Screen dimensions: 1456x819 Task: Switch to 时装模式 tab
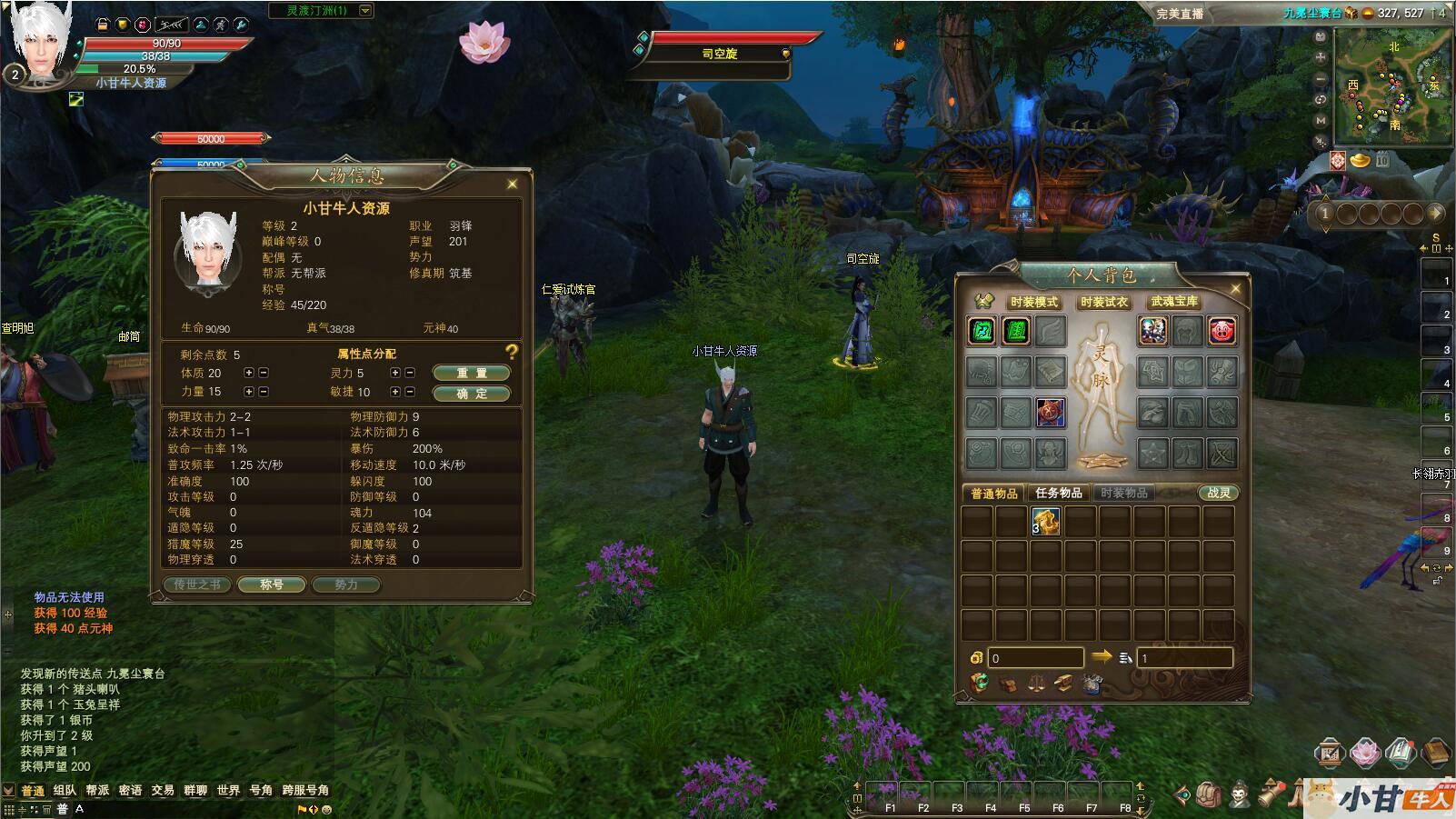coord(1033,302)
